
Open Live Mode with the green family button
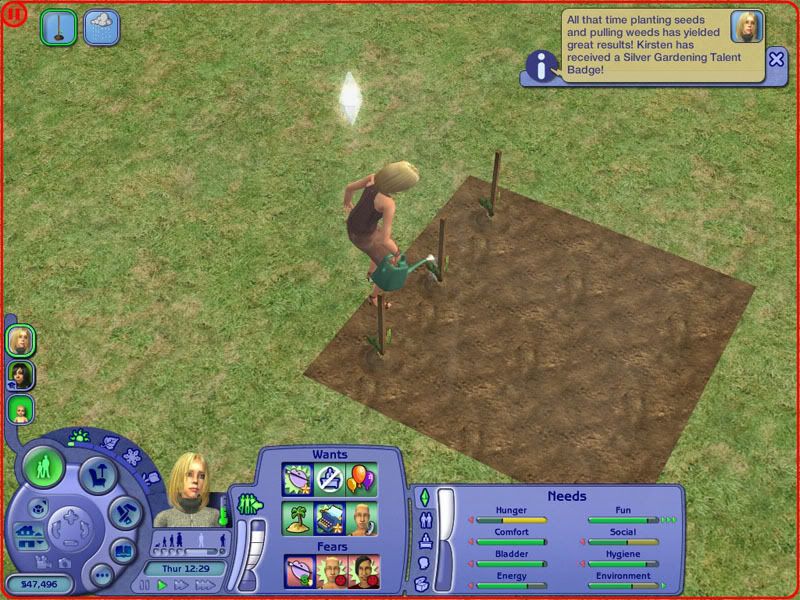43,467
